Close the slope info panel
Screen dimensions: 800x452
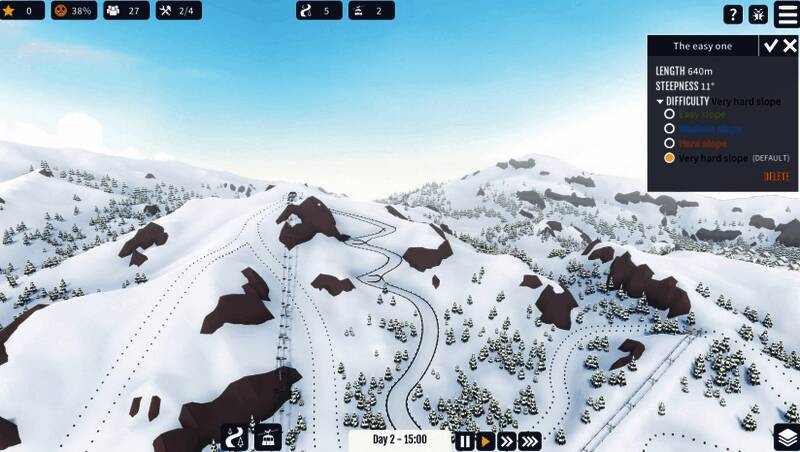[x=789, y=46]
